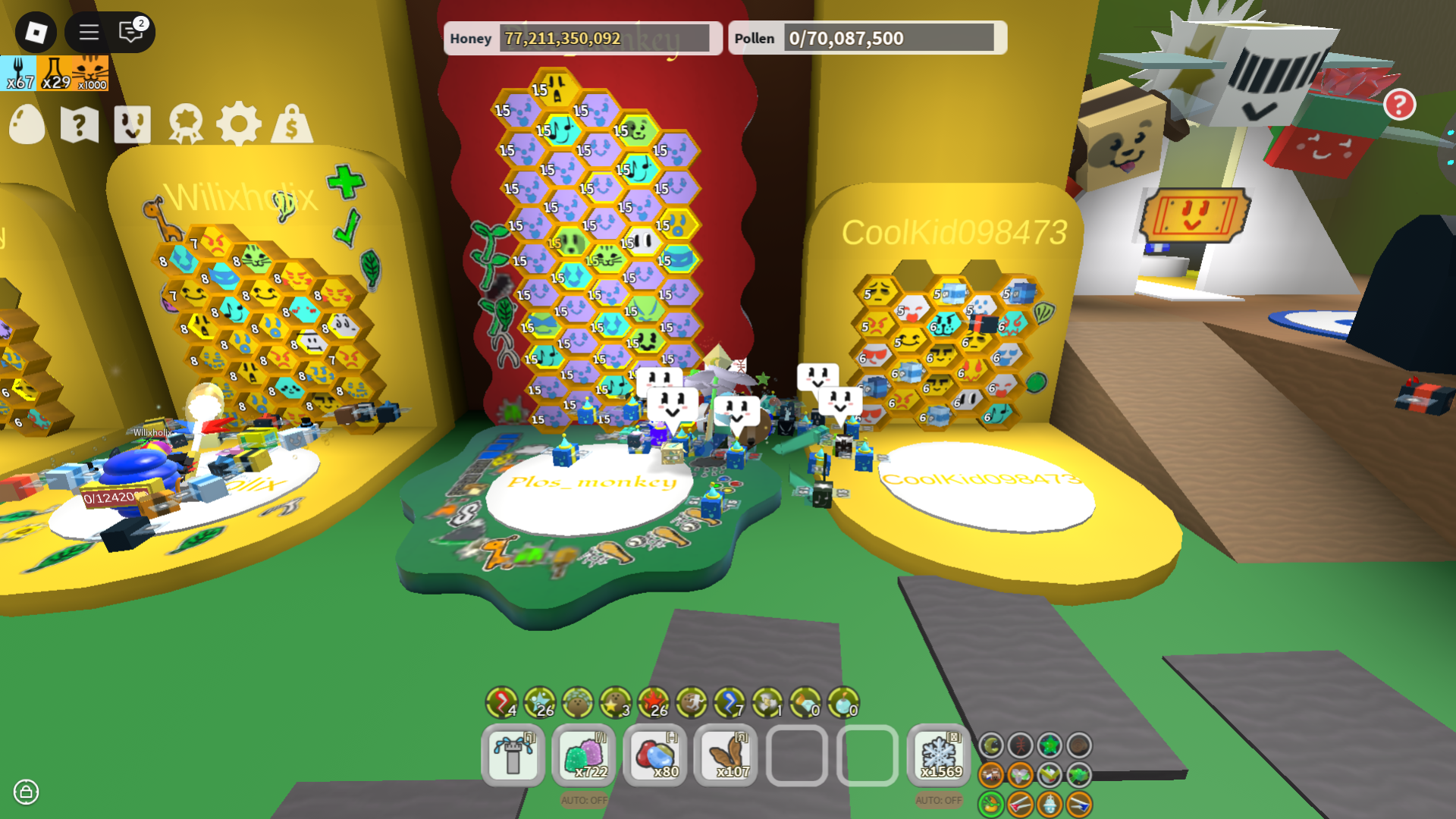The image size is (1456, 819).
Task: Toggle AUTO under the gumdrops slot
Action: pos(584,800)
